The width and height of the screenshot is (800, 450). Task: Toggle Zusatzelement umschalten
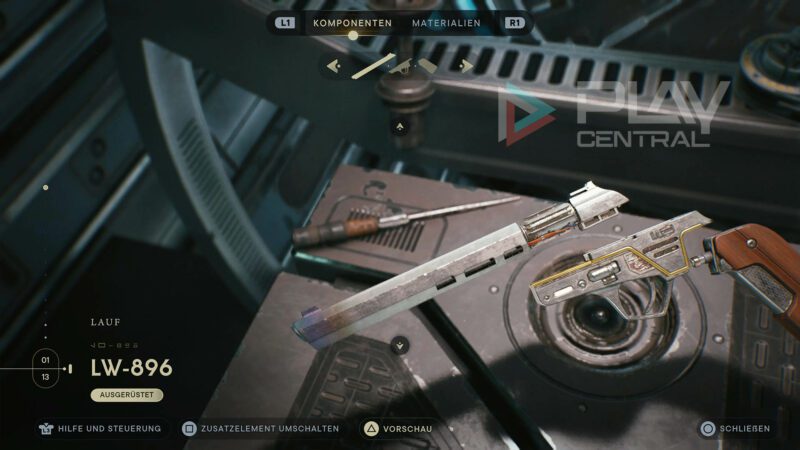coord(261,429)
